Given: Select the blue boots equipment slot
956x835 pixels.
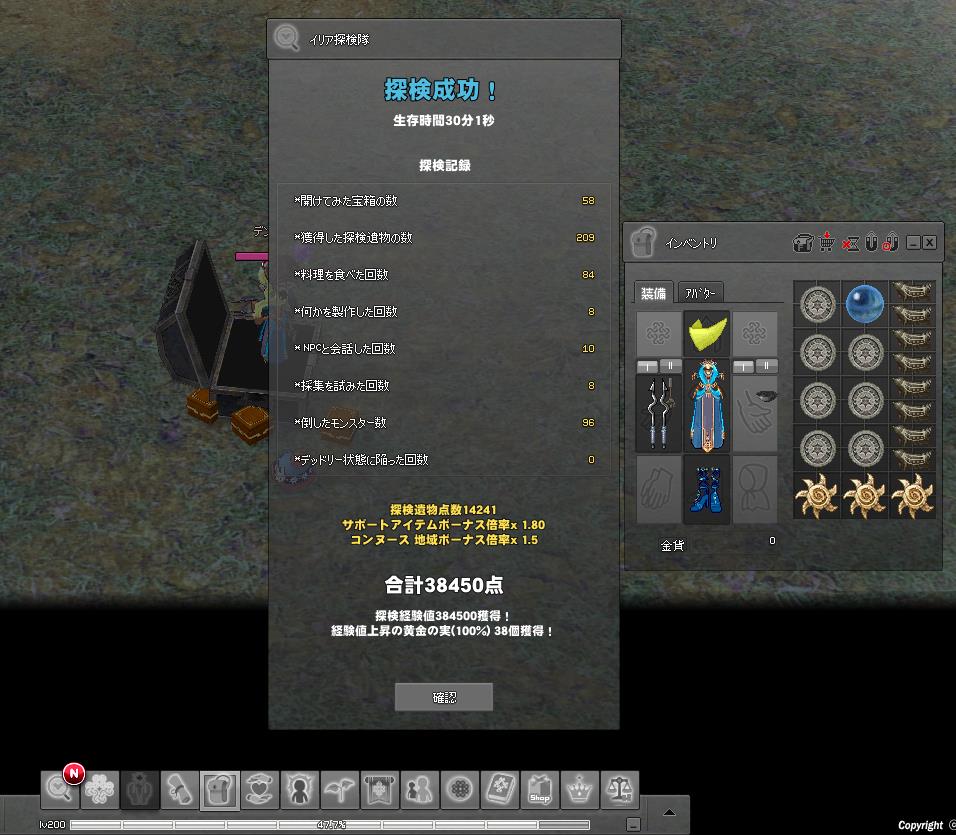Looking at the screenshot, I should [707, 489].
